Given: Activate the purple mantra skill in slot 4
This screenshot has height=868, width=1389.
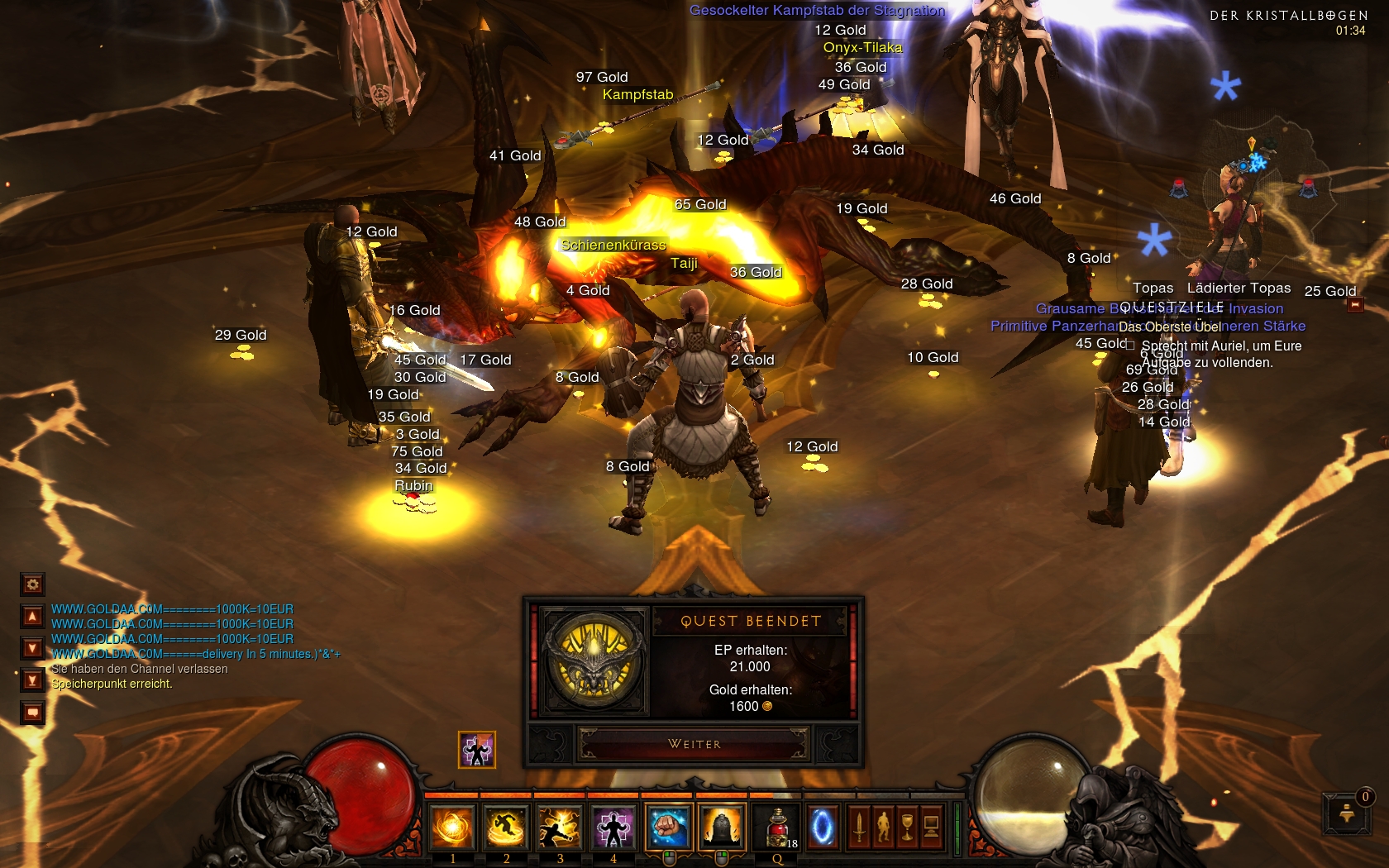Looking at the screenshot, I should point(613,827).
